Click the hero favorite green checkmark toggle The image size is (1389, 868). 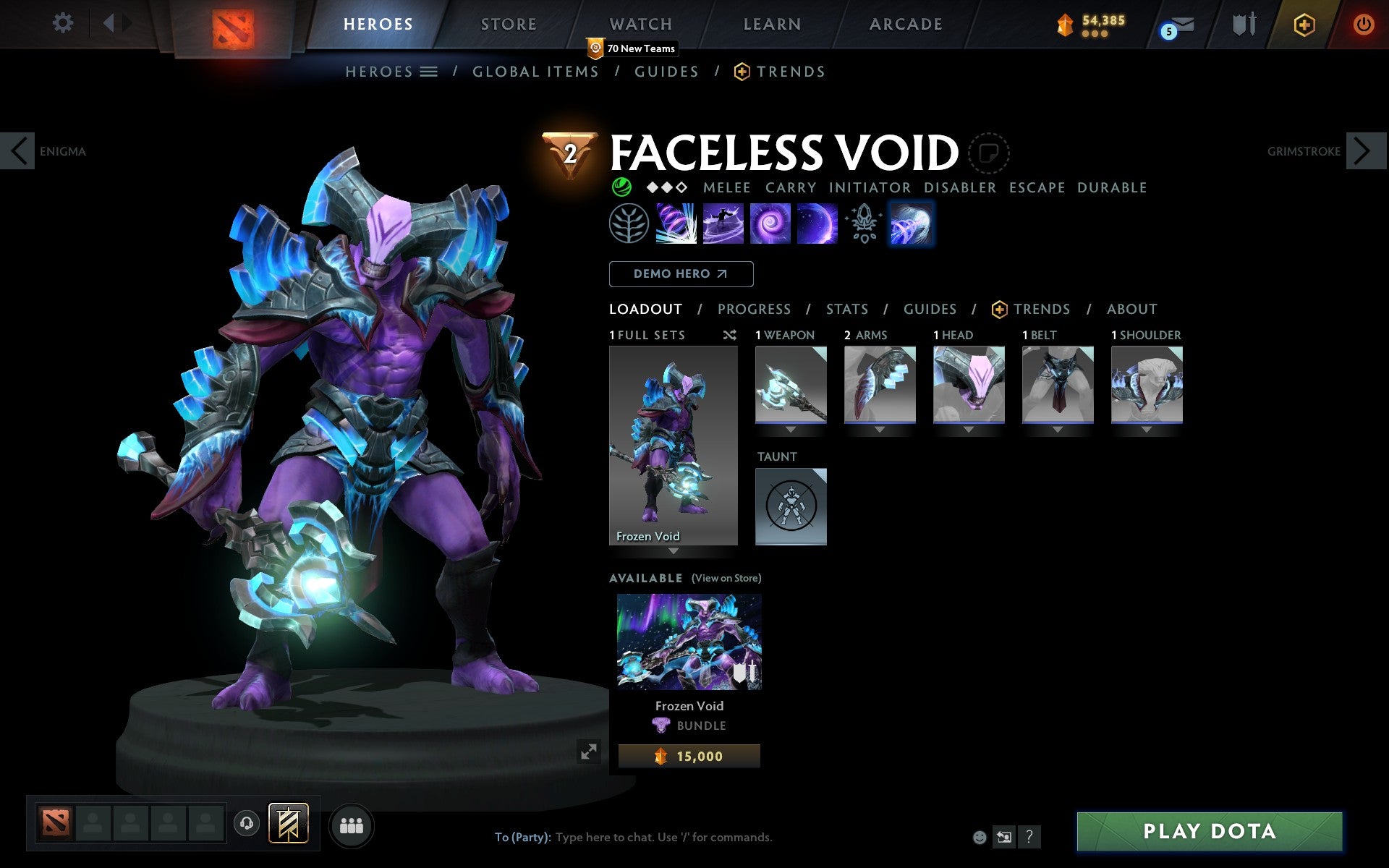[x=620, y=187]
